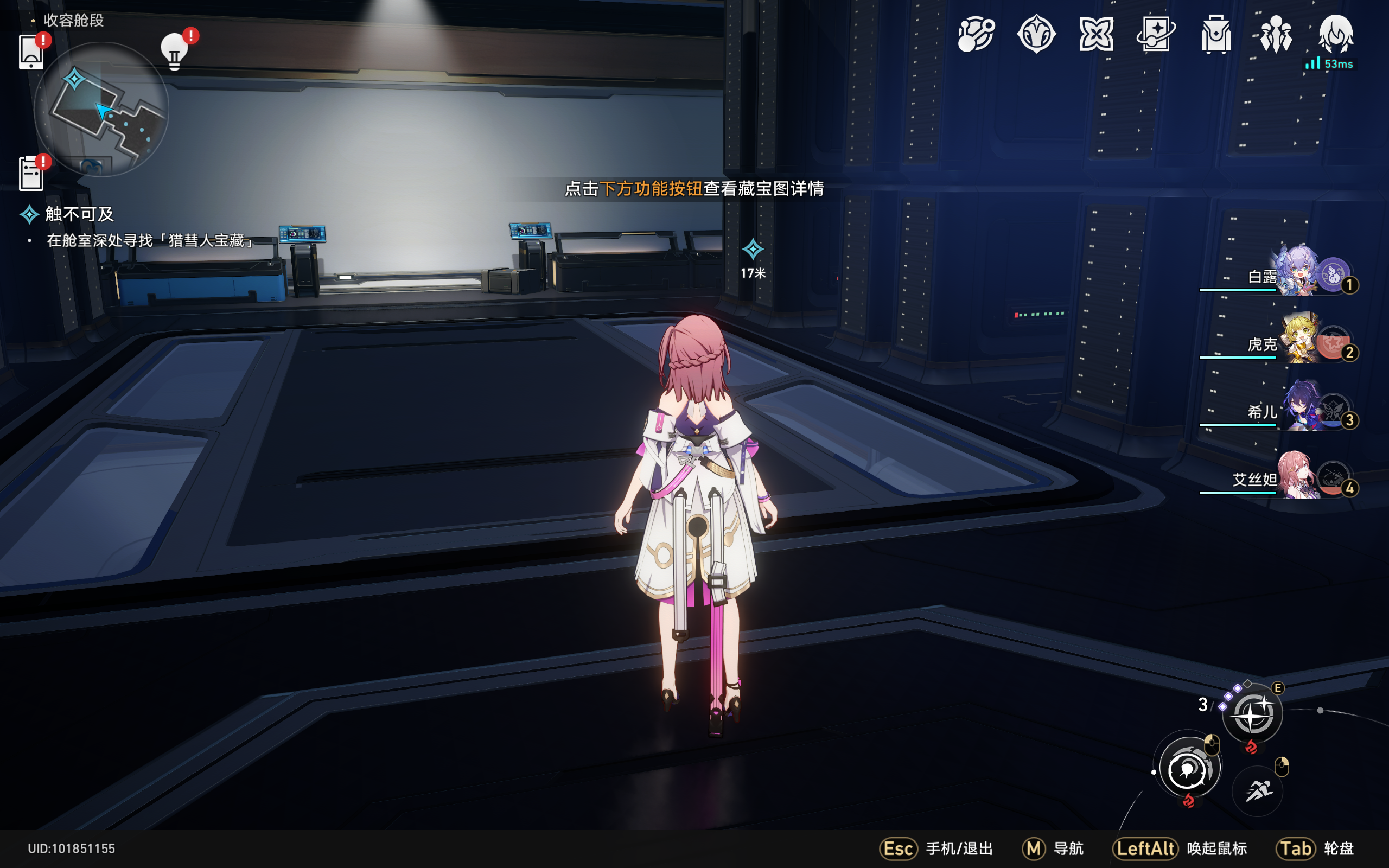
Task: Open the character head profile icon
Action: coord(1336,34)
